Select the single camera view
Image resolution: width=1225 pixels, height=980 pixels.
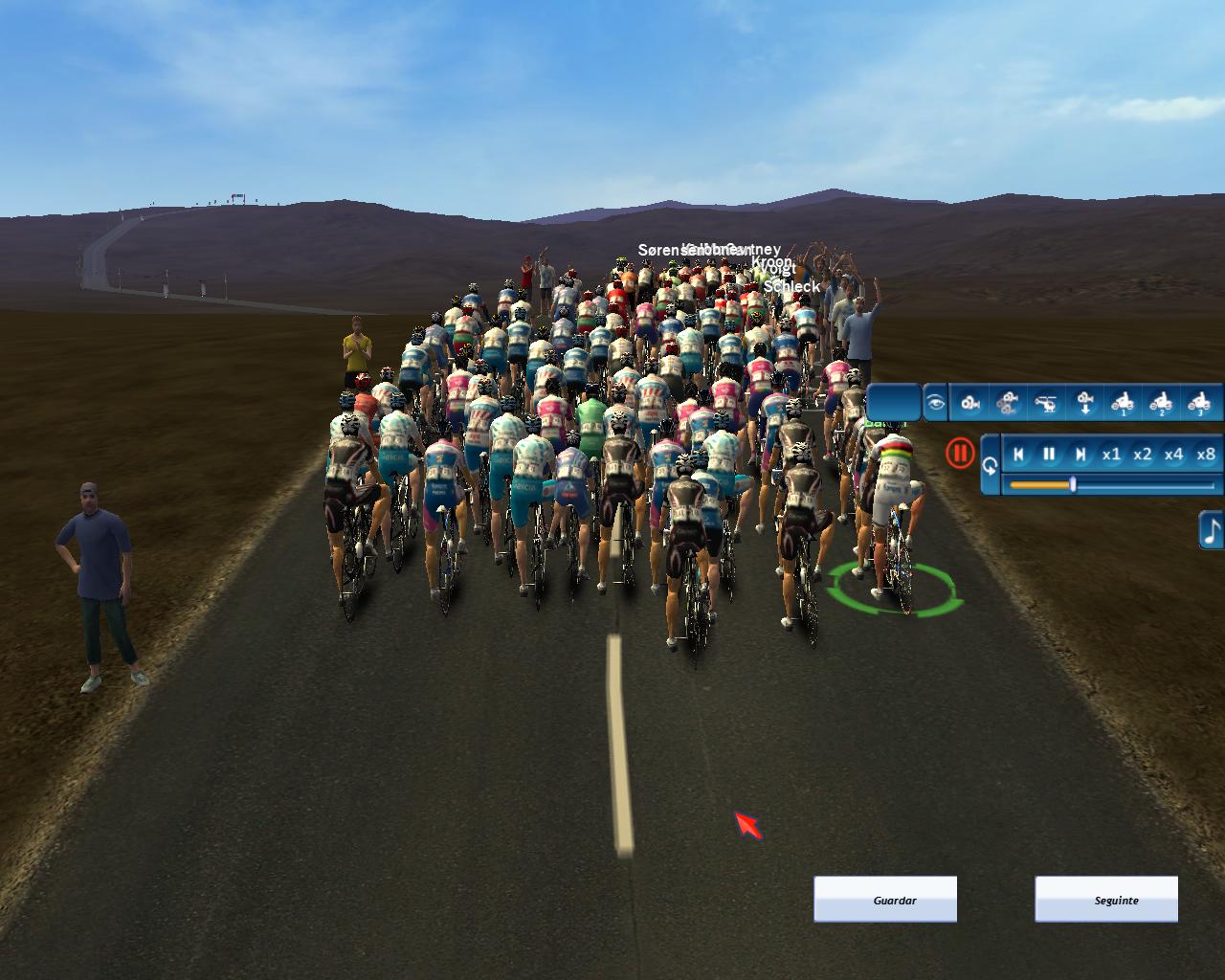970,403
